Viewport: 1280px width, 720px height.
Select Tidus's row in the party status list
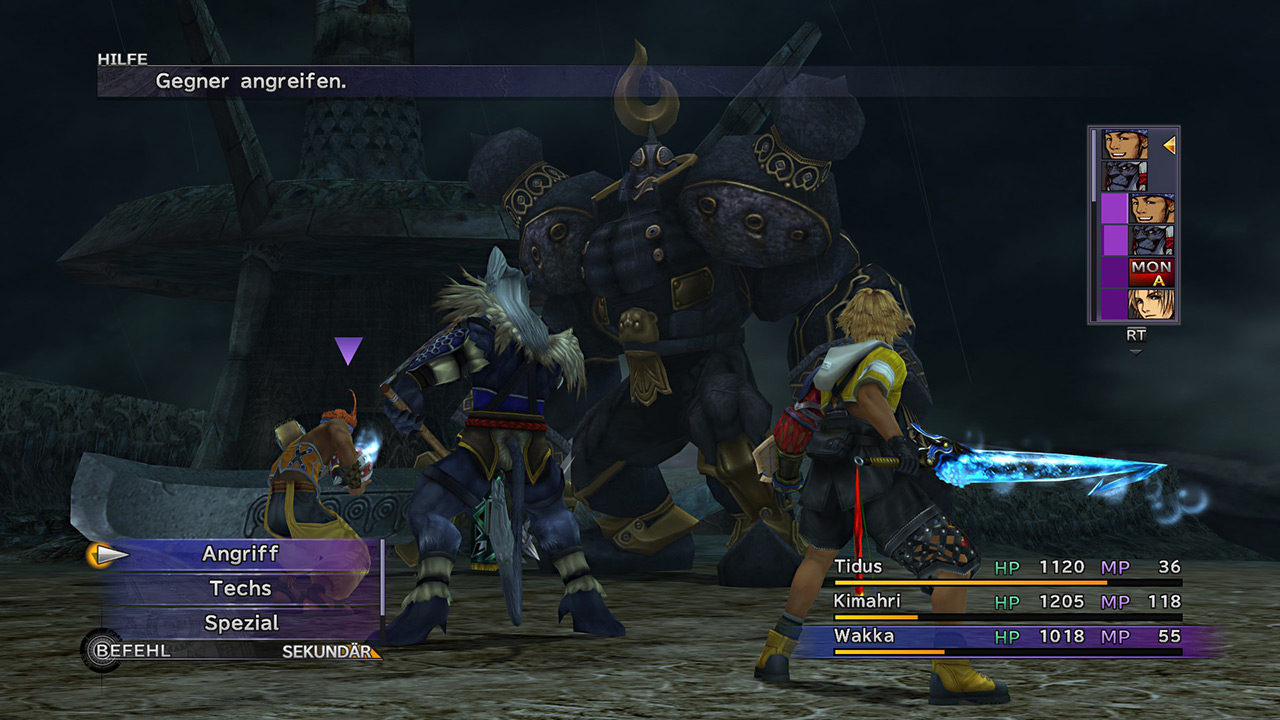(1007, 568)
